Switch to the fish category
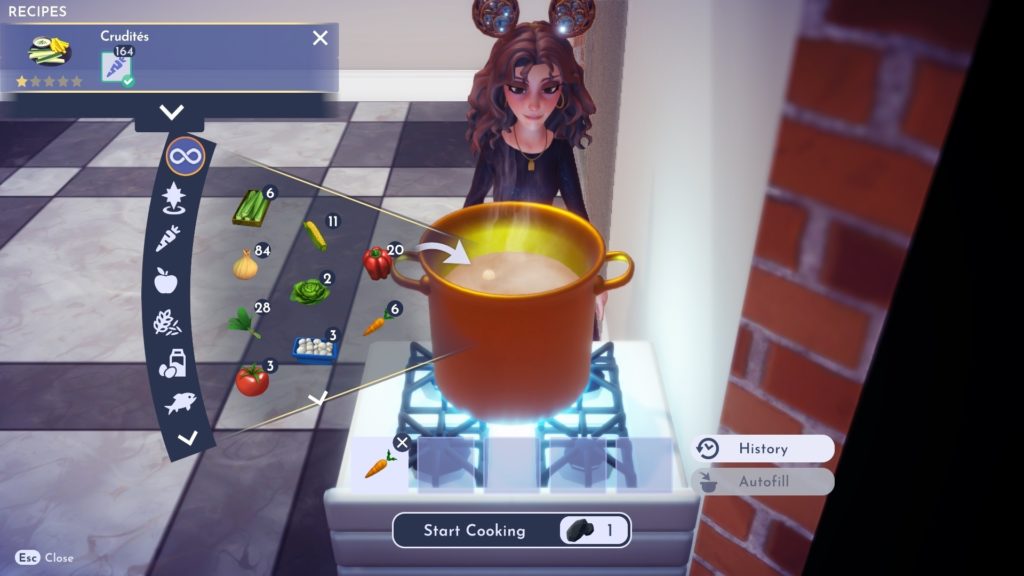The height and width of the screenshot is (576, 1024). 180,403
